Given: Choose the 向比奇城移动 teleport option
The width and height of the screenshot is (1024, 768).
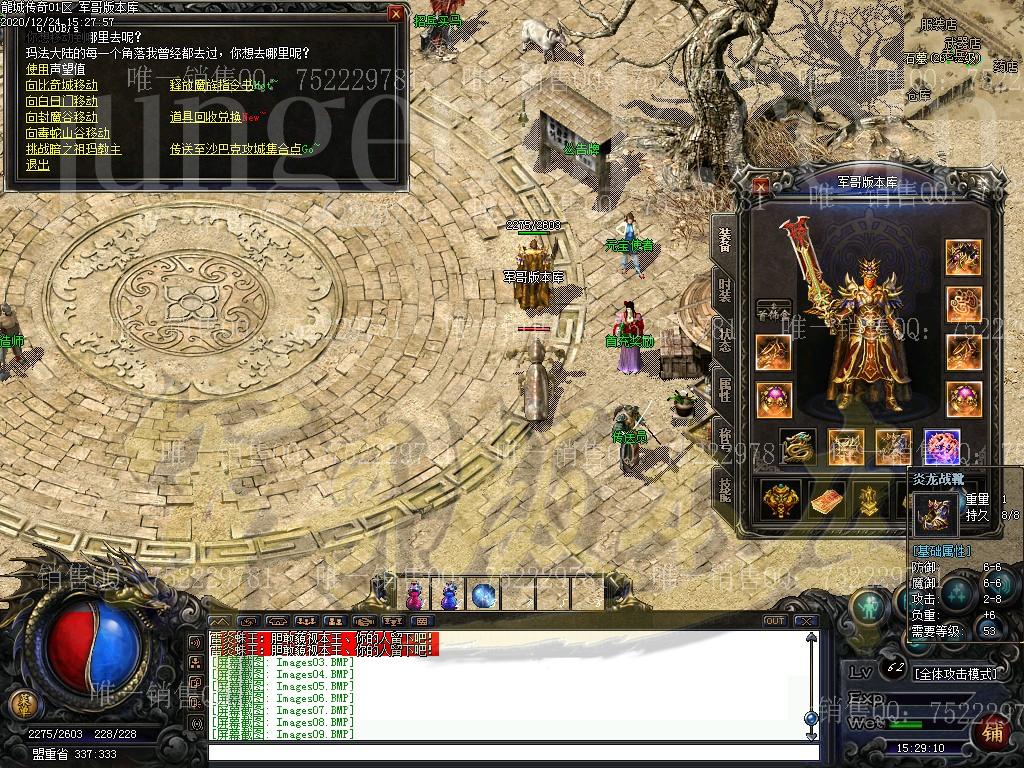Looking at the screenshot, I should tap(62, 85).
